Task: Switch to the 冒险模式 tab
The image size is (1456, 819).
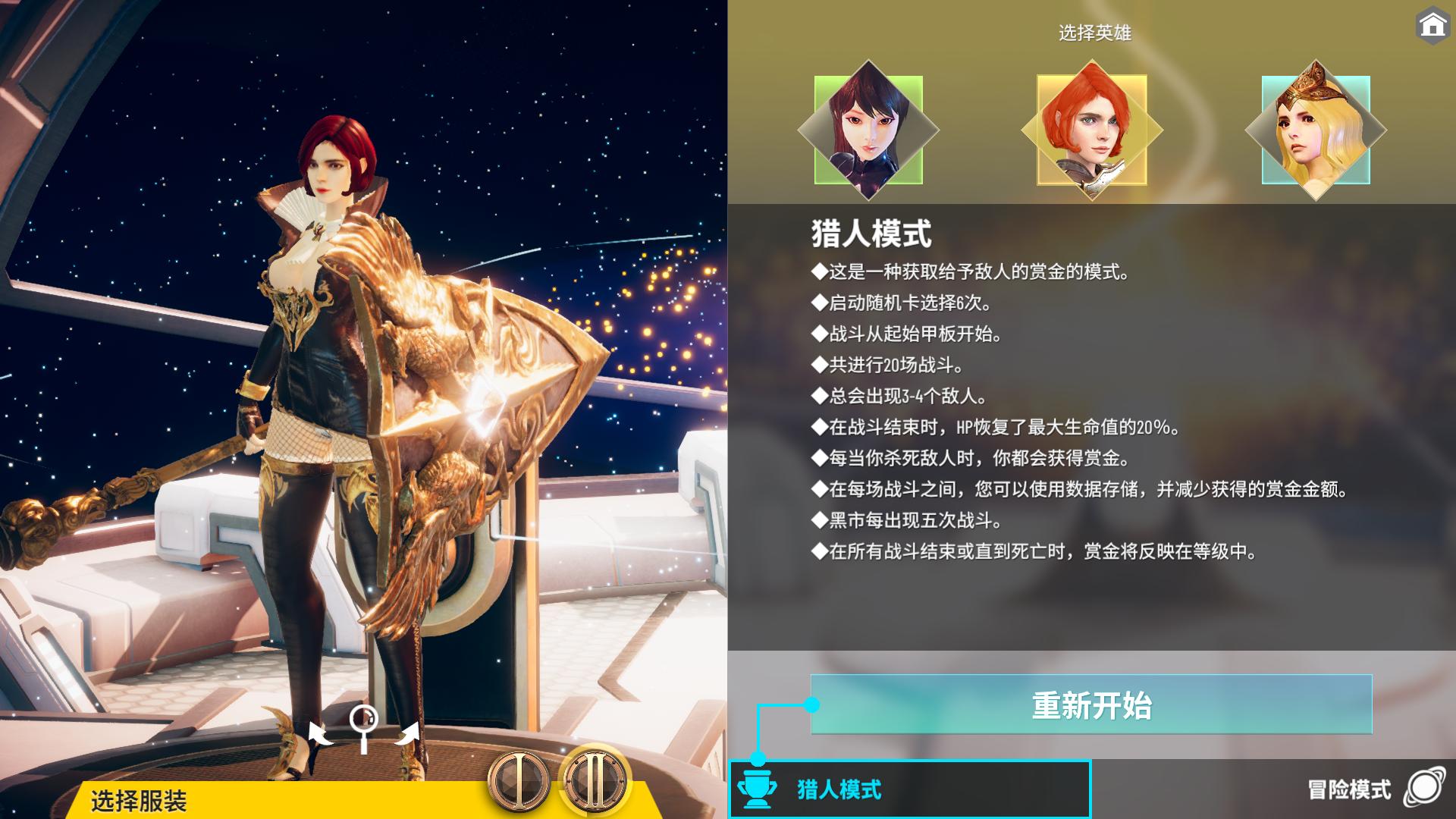Action: pos(1357,790)
